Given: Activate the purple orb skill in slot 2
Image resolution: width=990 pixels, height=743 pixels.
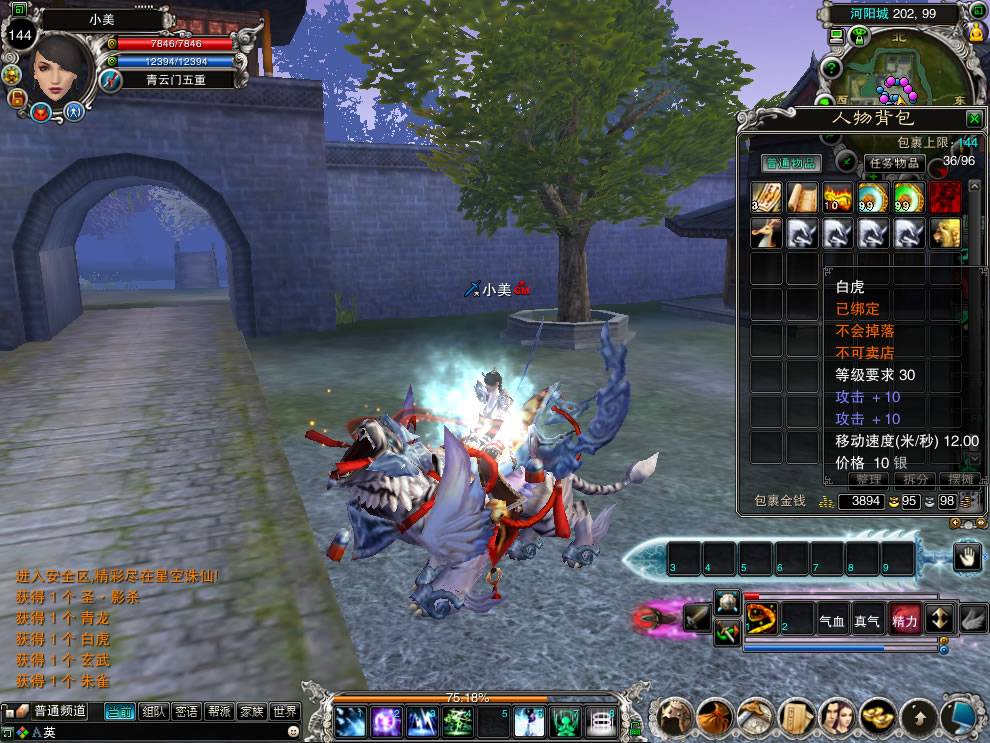Looking at the screenshot, I should point(386,722).
